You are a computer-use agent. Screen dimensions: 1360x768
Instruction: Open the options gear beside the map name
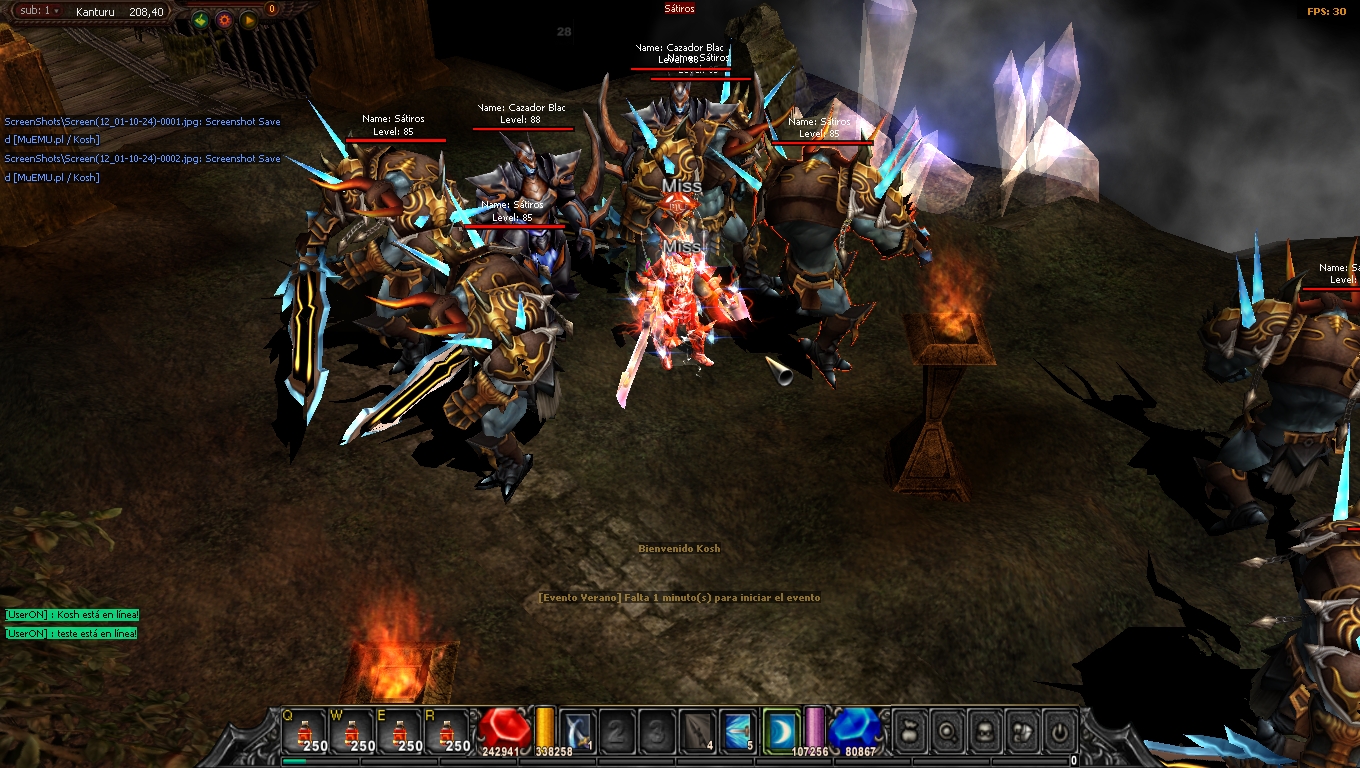click(x=224, y=20)
